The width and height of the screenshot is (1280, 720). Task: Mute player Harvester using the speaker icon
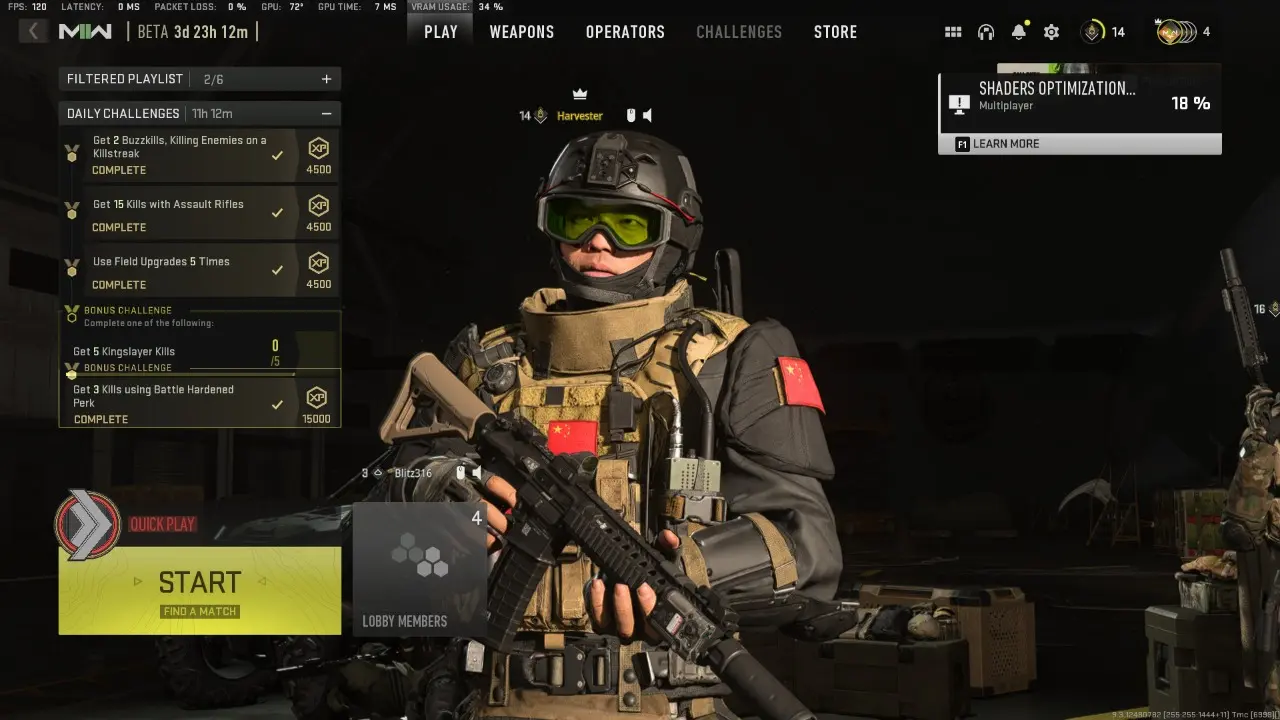pos(645,115)
